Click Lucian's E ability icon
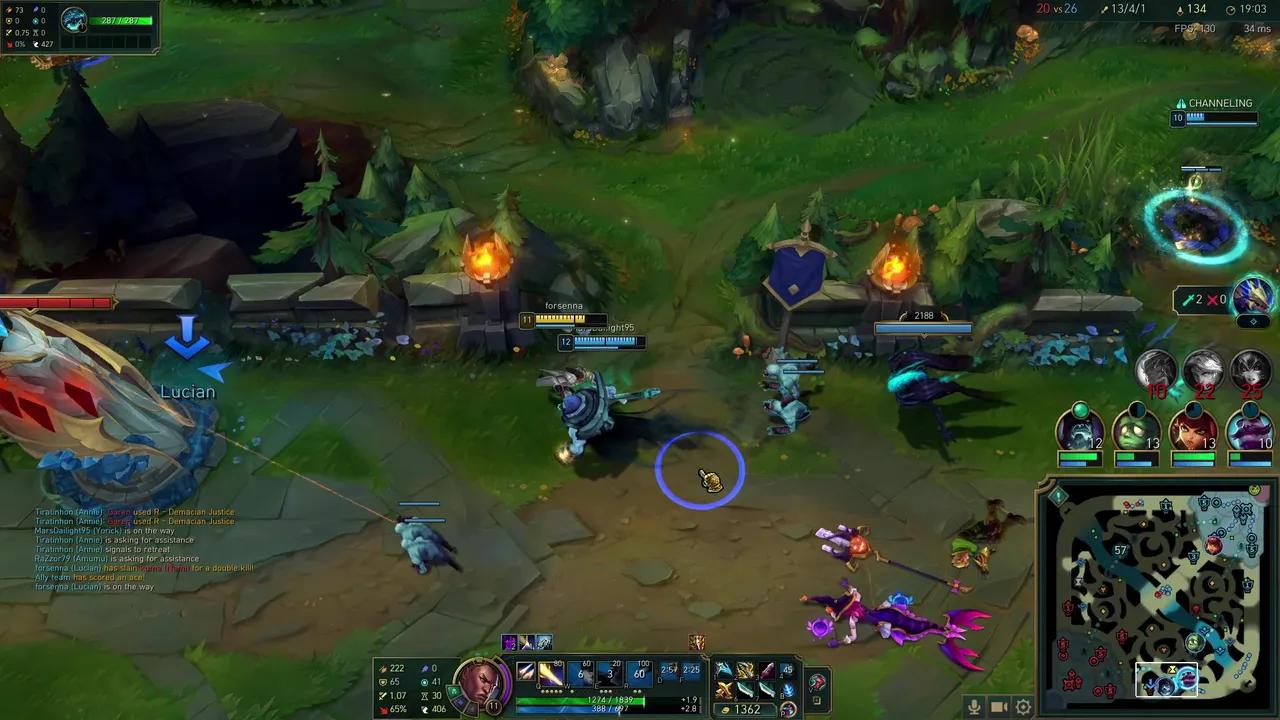Screen dimensions: 1280x720 point(608,675)
